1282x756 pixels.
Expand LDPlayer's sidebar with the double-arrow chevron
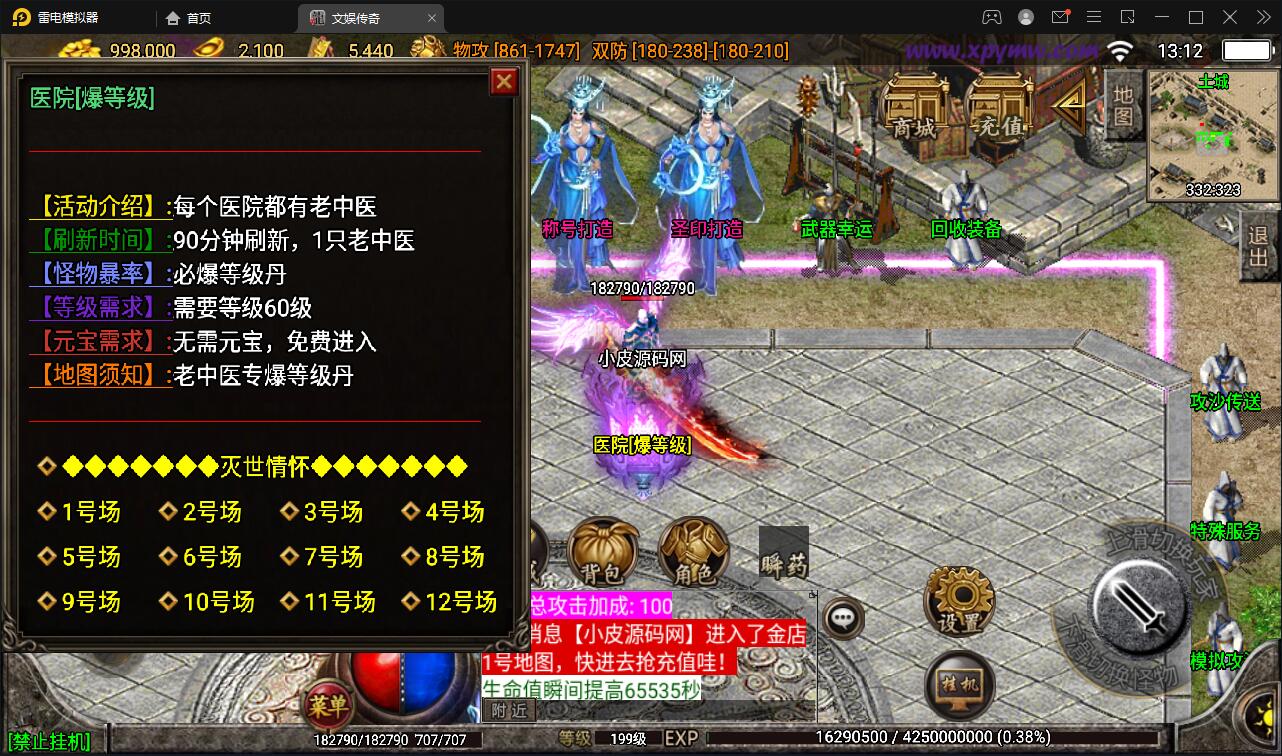[1262, 17]
